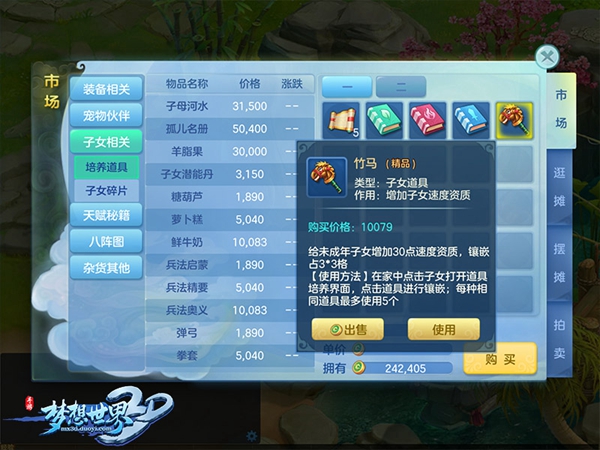Image resolution: width=600 pixels, height=450 pixels.
Task: Open the 装备相关 category
Action: [107, 90]
